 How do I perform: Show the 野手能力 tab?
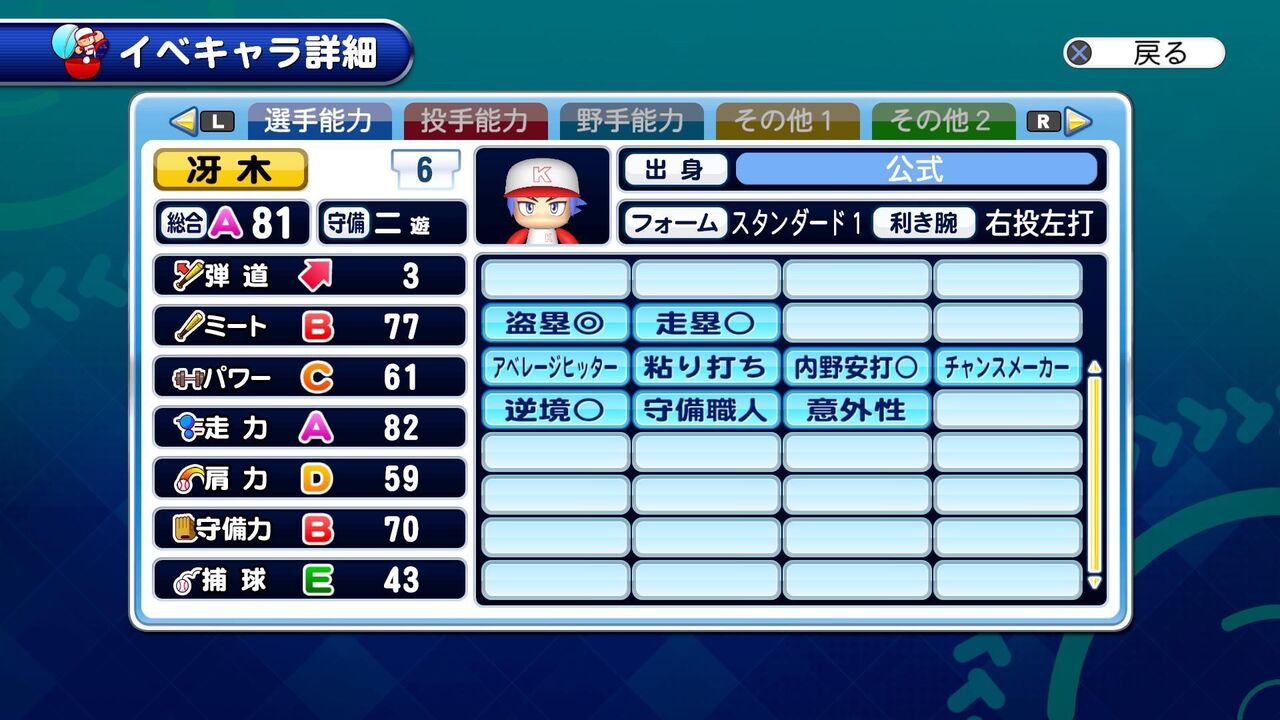pyautogui.click(x=631, y=121)
